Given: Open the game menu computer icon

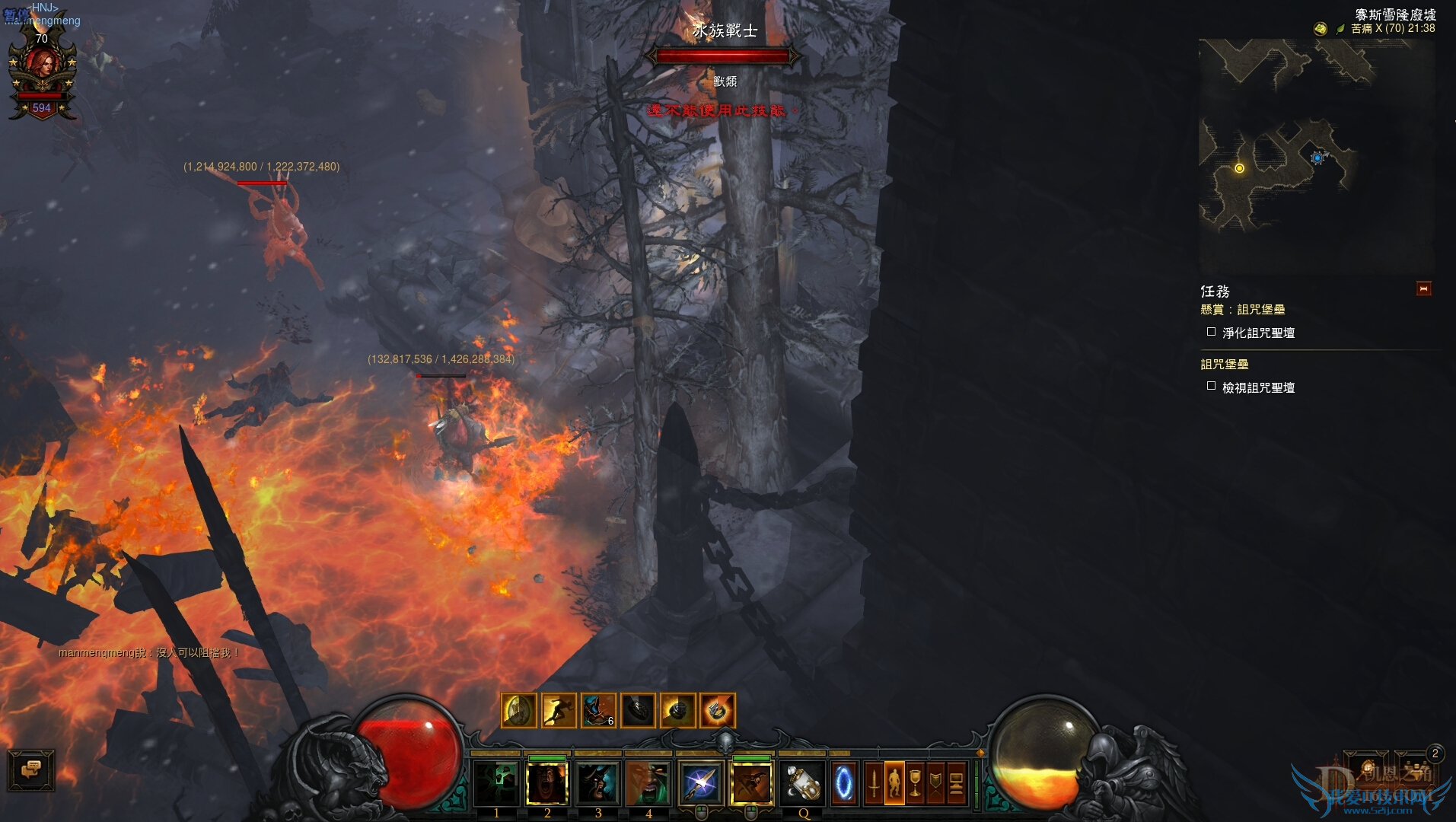Looking at the screenshot, I should coord(956,783).
